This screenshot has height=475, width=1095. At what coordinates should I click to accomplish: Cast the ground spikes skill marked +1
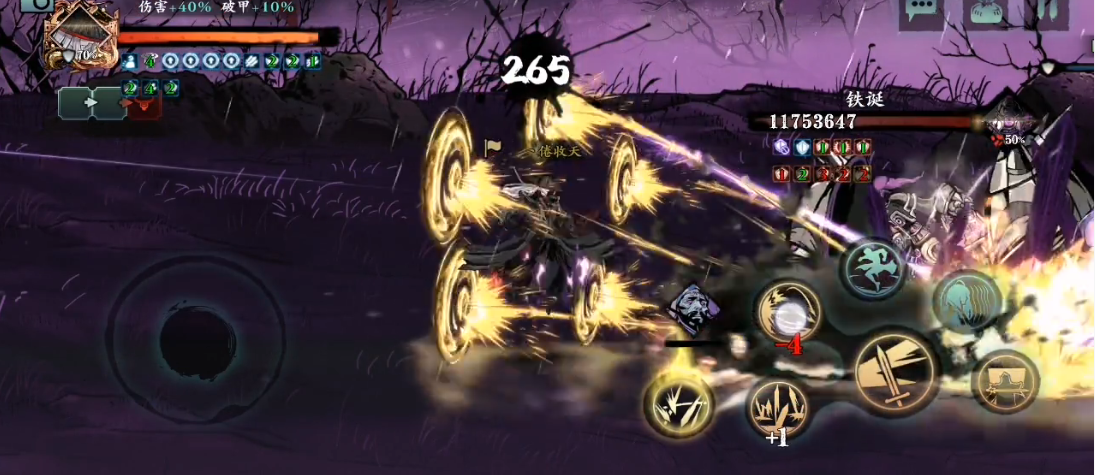778,408
